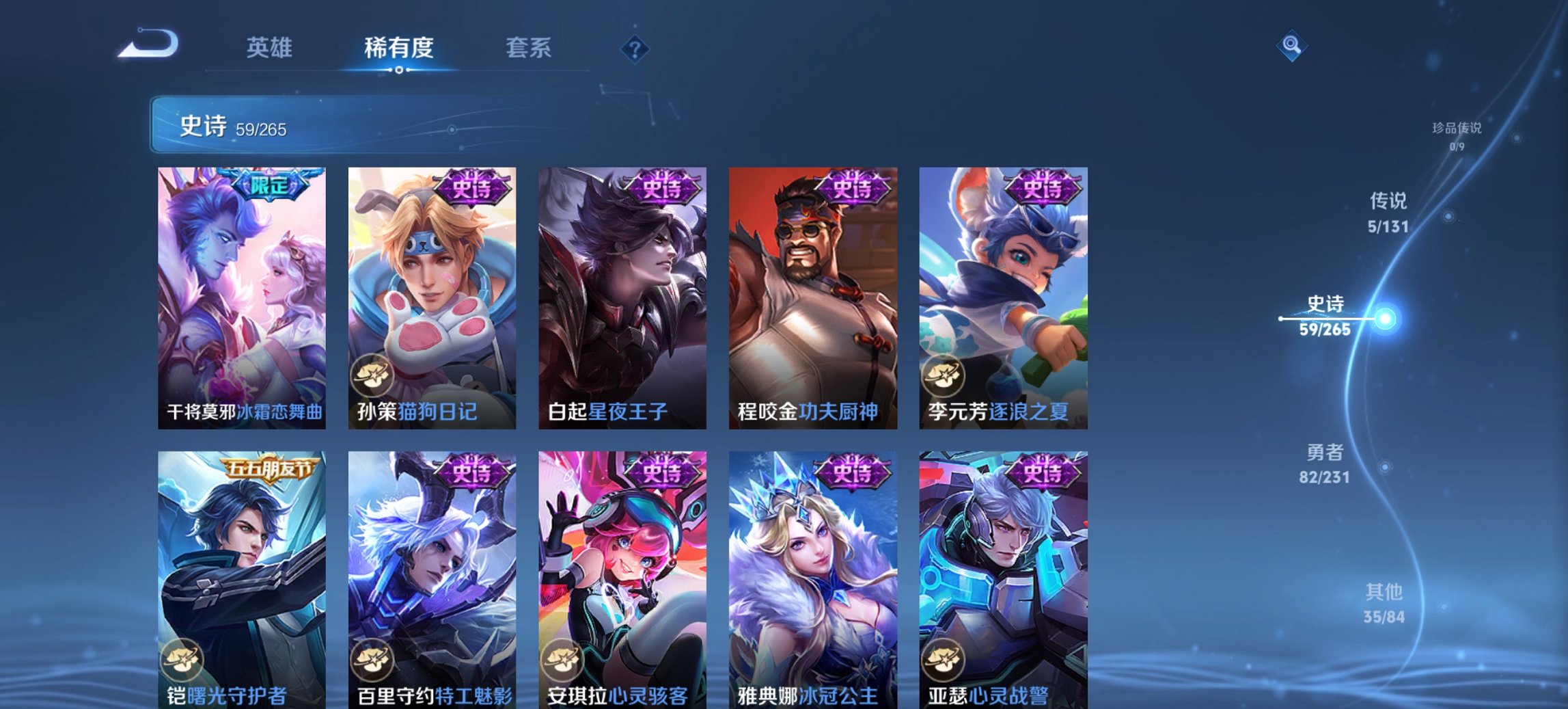The width and height of the screenshot is (1568, 709).
Task: Click the help question mark icon
Action: click(x=632, y=49)
